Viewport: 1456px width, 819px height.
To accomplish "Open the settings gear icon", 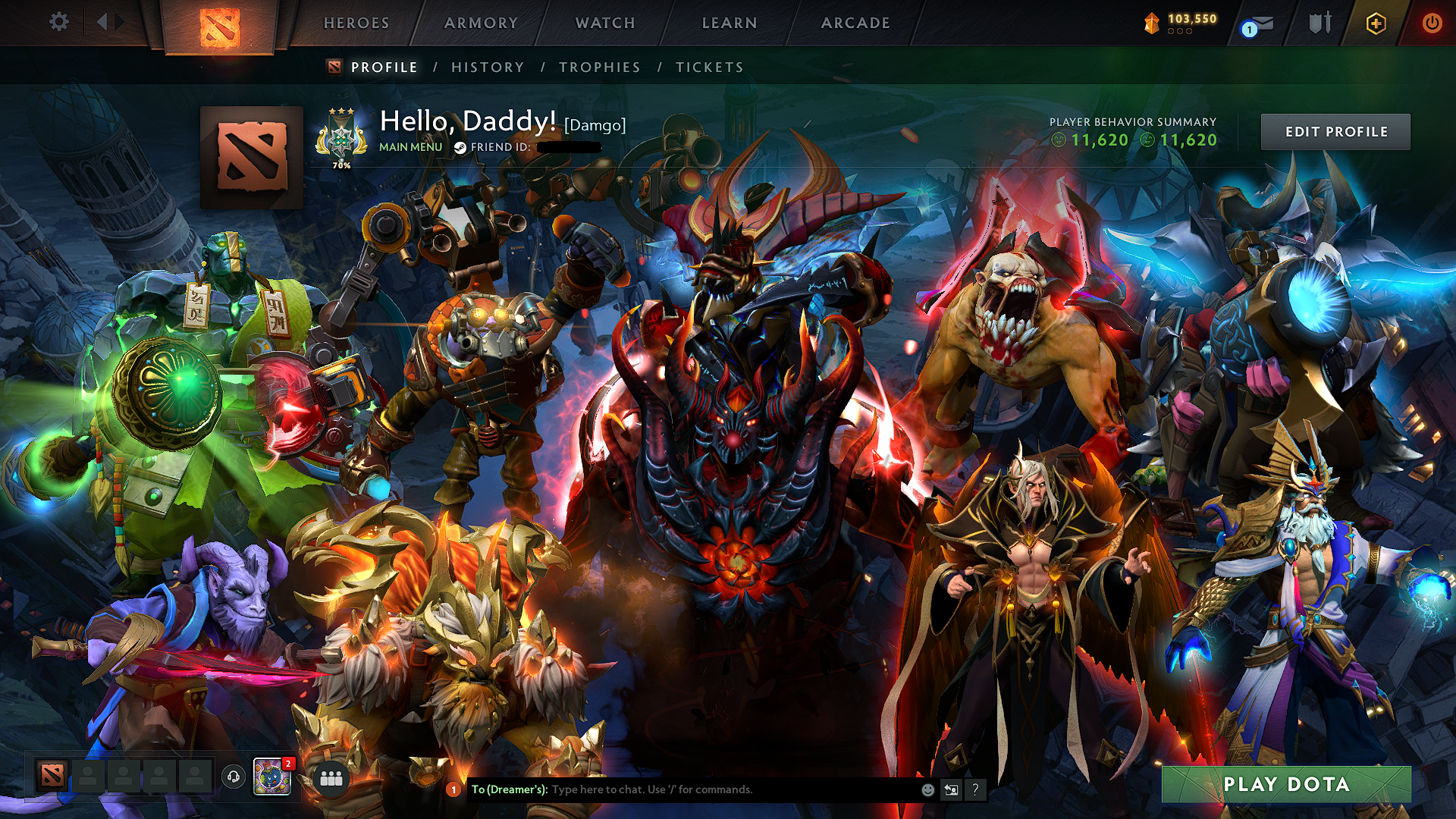I will [59, 22].
